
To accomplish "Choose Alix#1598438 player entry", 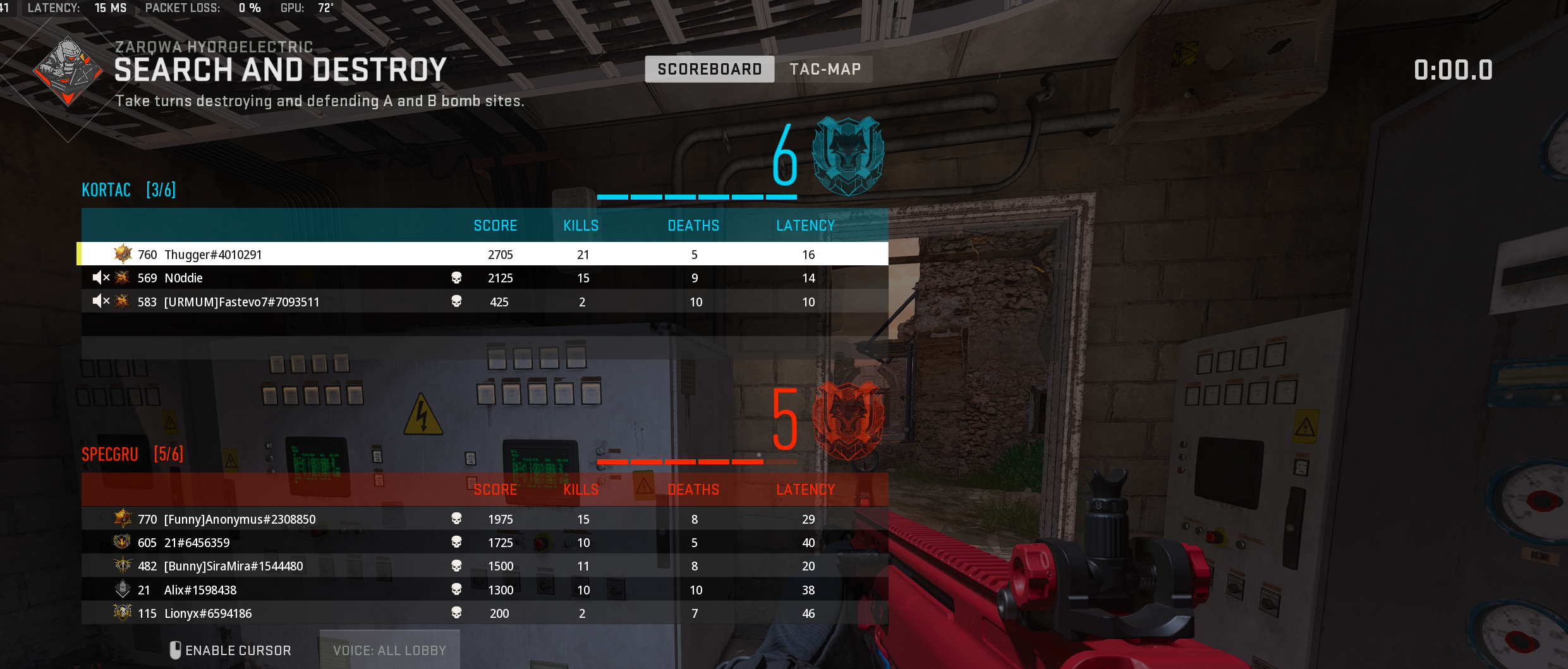I will tap(200, 590).
